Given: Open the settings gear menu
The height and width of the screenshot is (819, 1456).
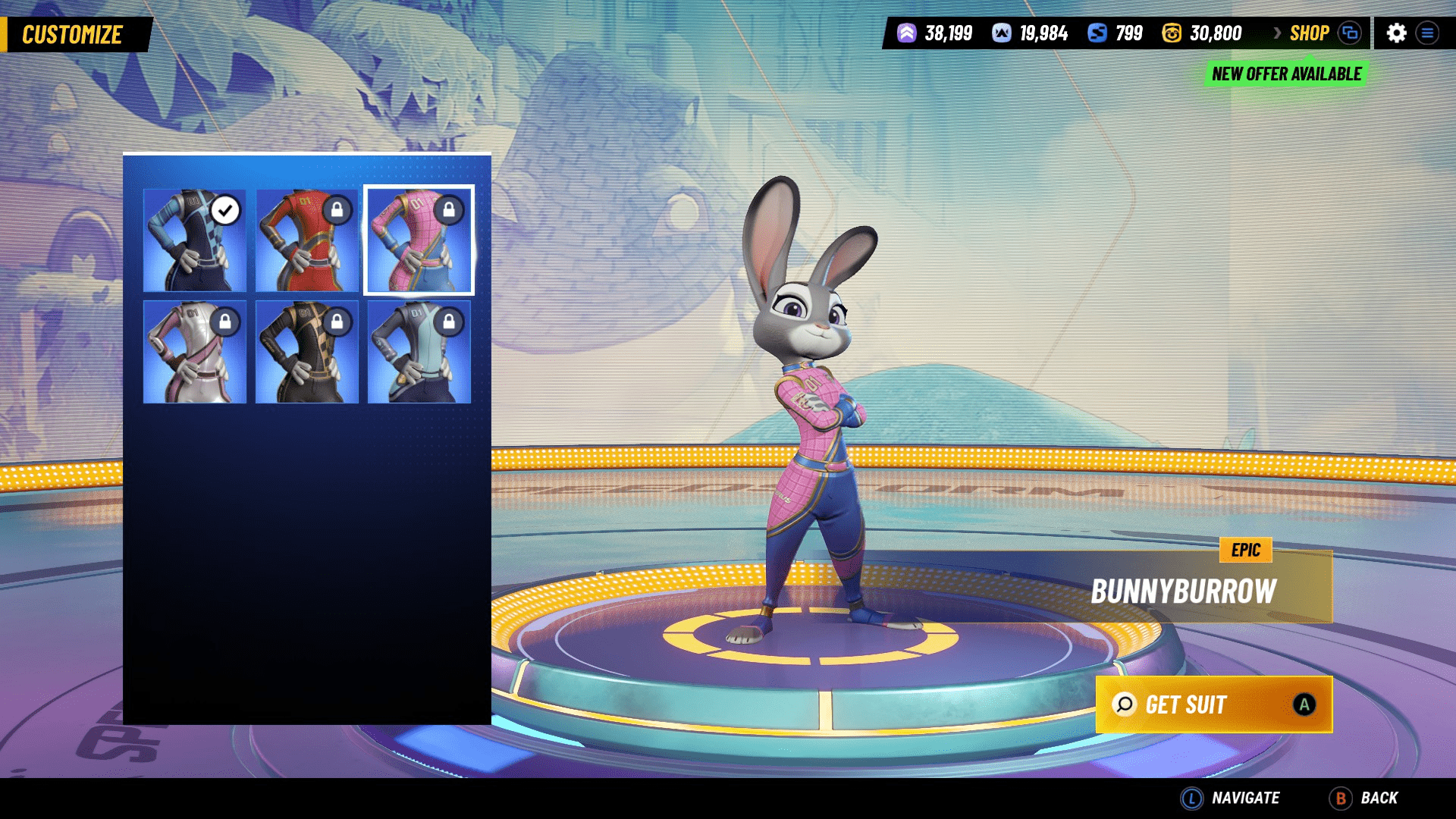Looking at the screenshot, I should tap(1396, 33).
